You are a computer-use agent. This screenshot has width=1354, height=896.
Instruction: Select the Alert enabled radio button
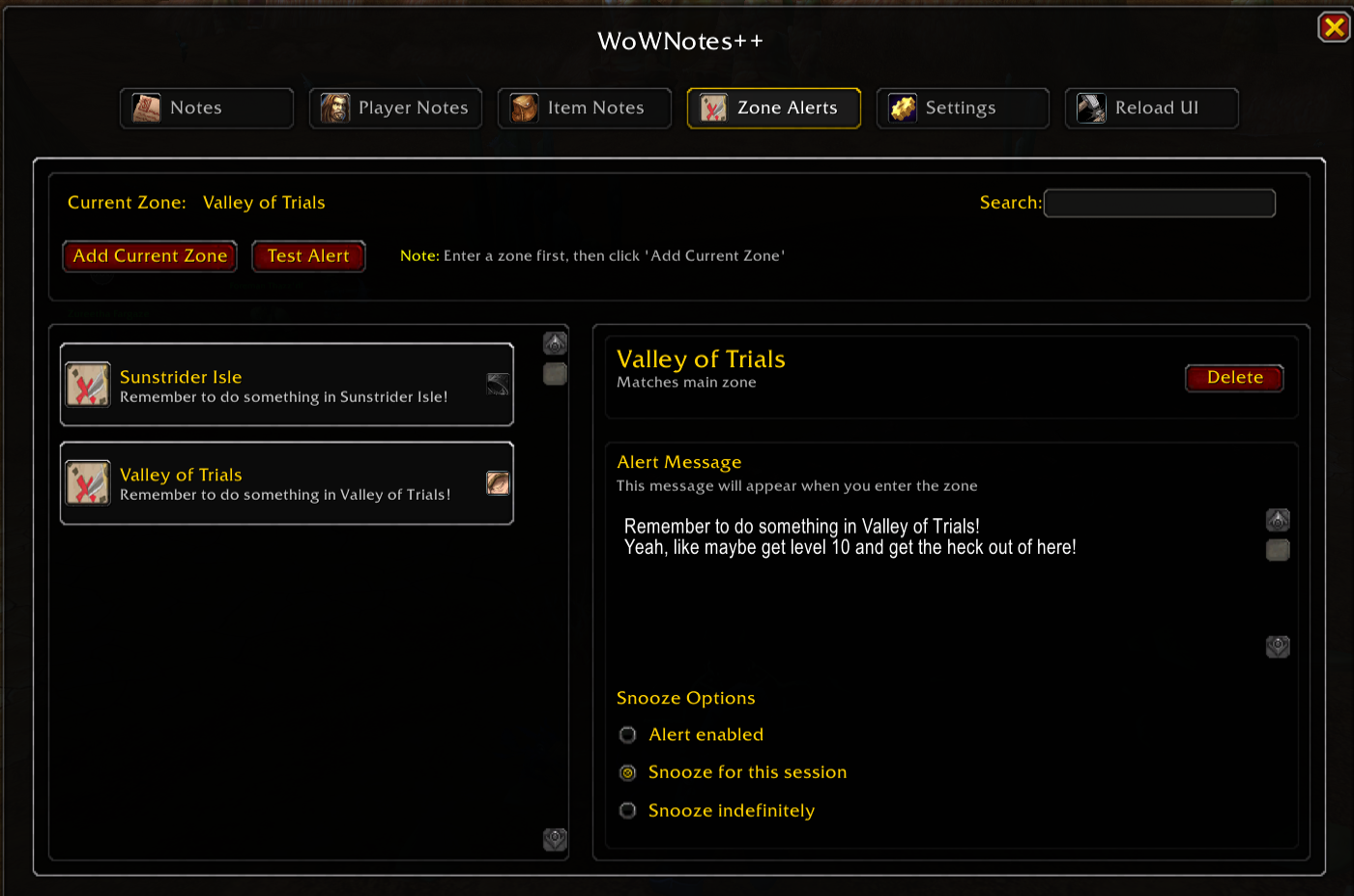click(x=627, y=735)
